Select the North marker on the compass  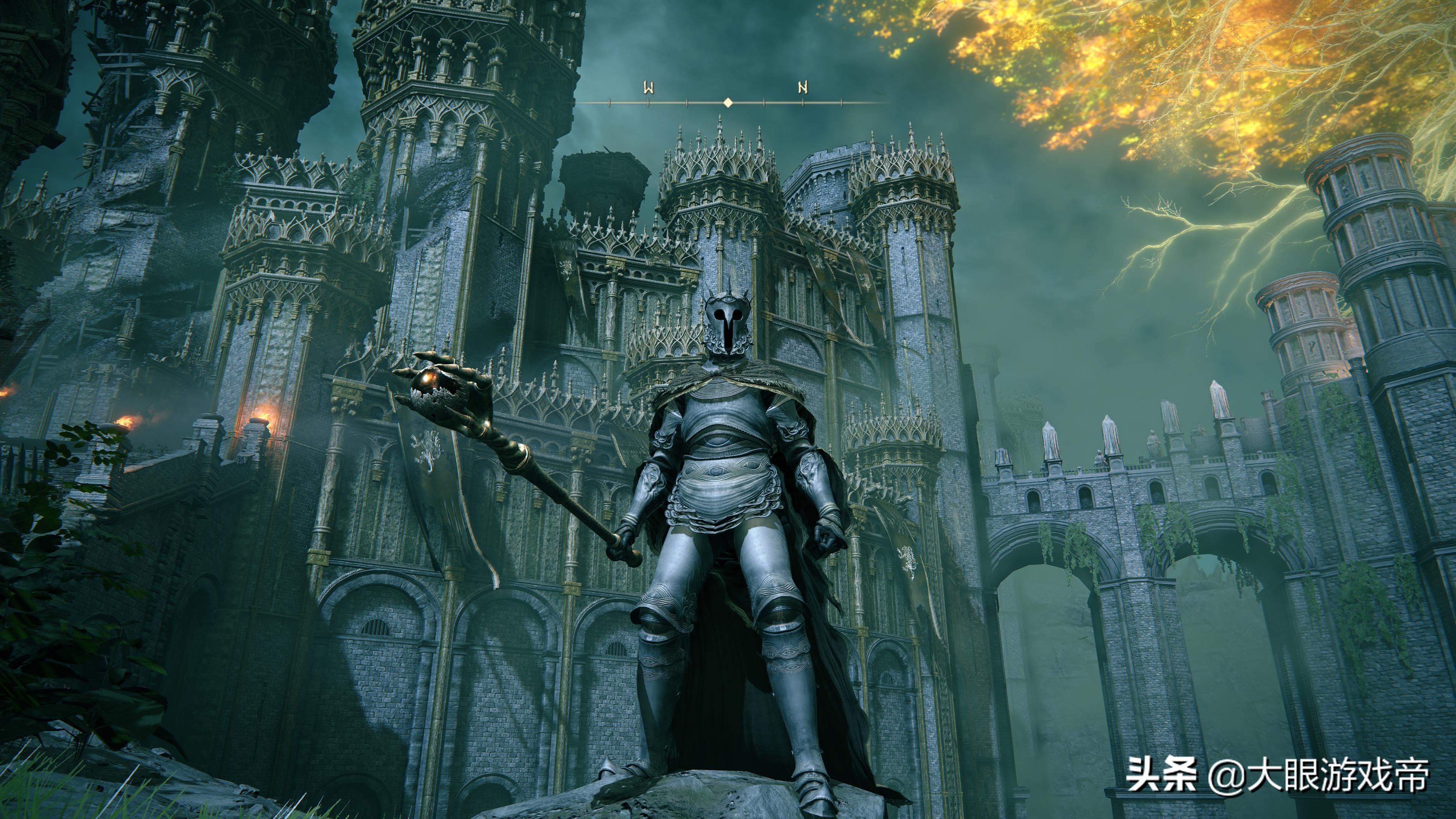pyautogui.click(x=803, y=88)
